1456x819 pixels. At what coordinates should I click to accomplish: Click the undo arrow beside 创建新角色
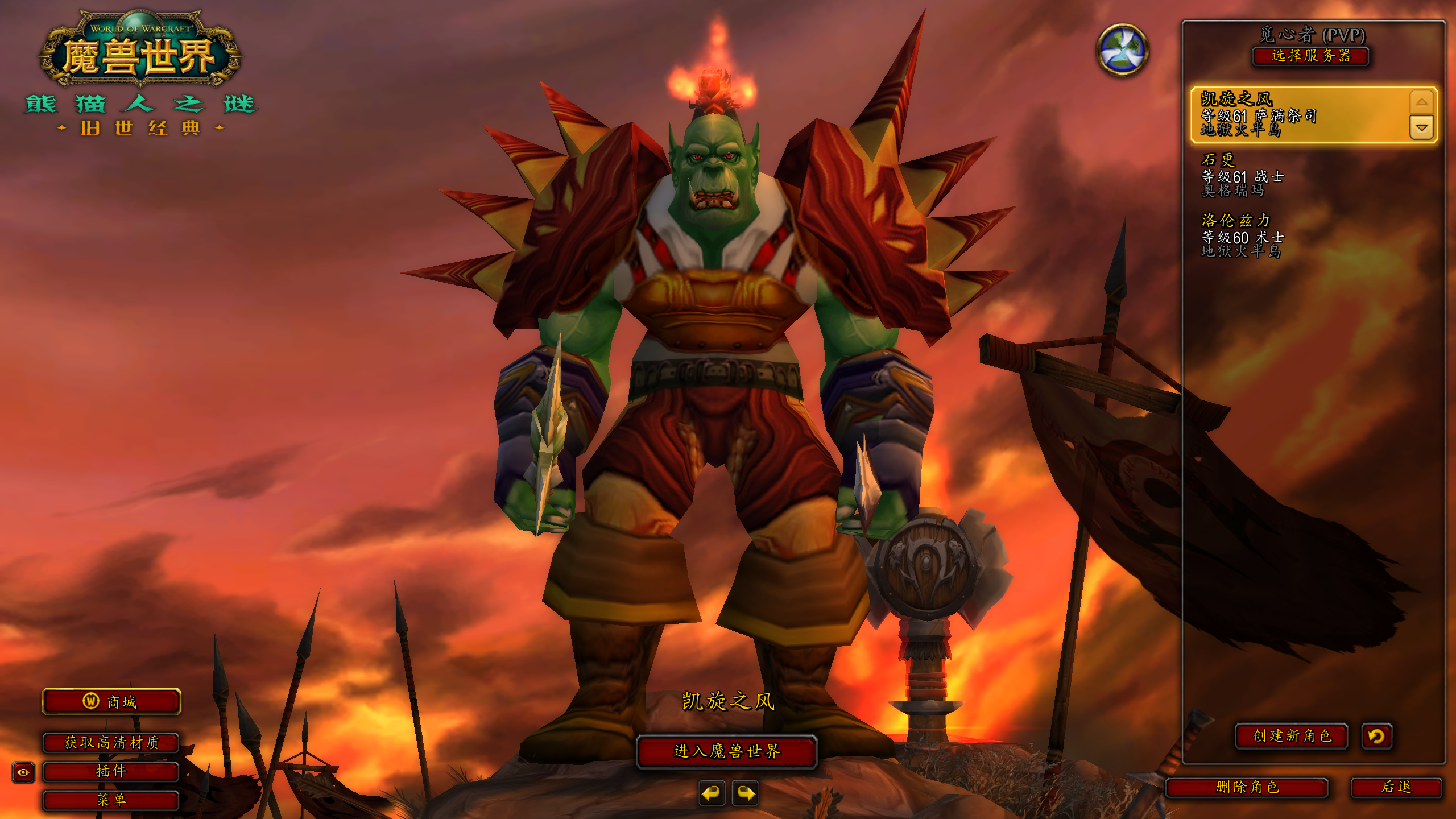(1376, 737)
